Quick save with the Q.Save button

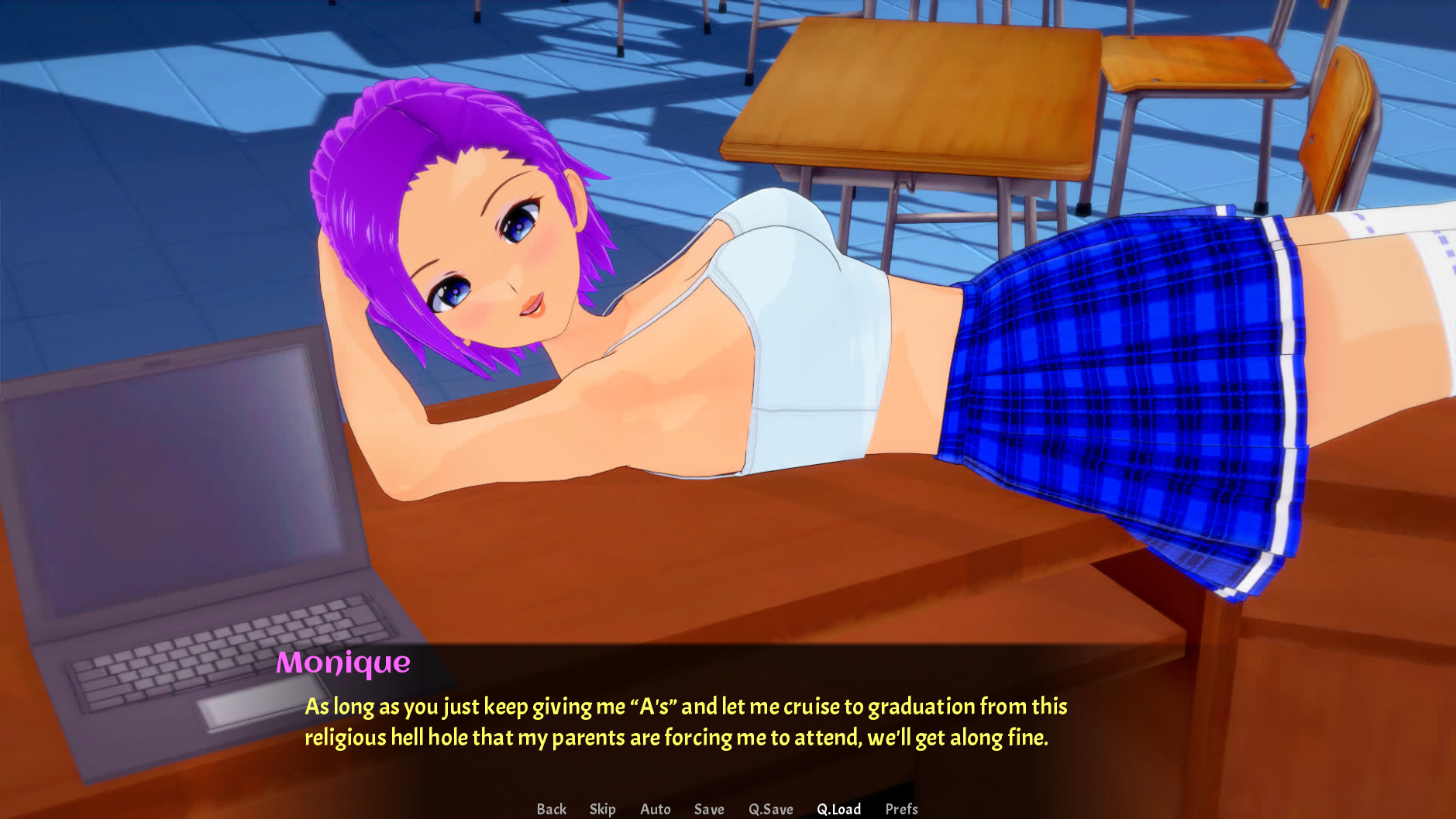pyautogui.click(x=770, y=809)
